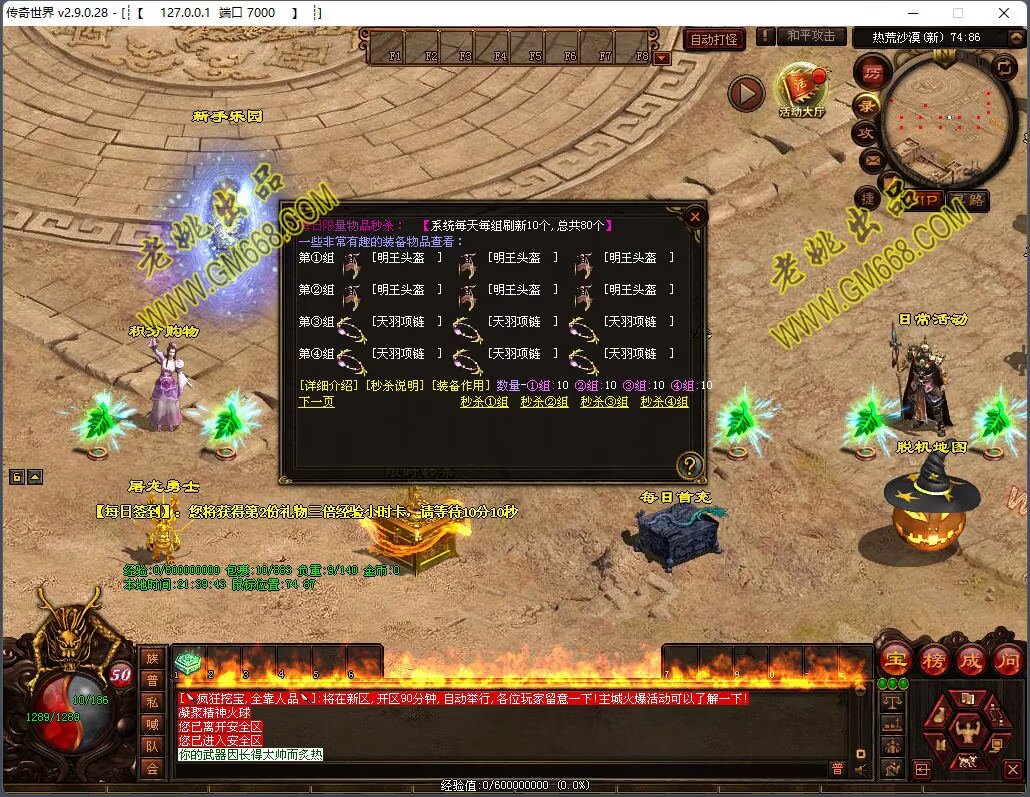1030x797 pixels.
Task: Buy from flash sale group 秒杀②组
Action: click(544, 402)
